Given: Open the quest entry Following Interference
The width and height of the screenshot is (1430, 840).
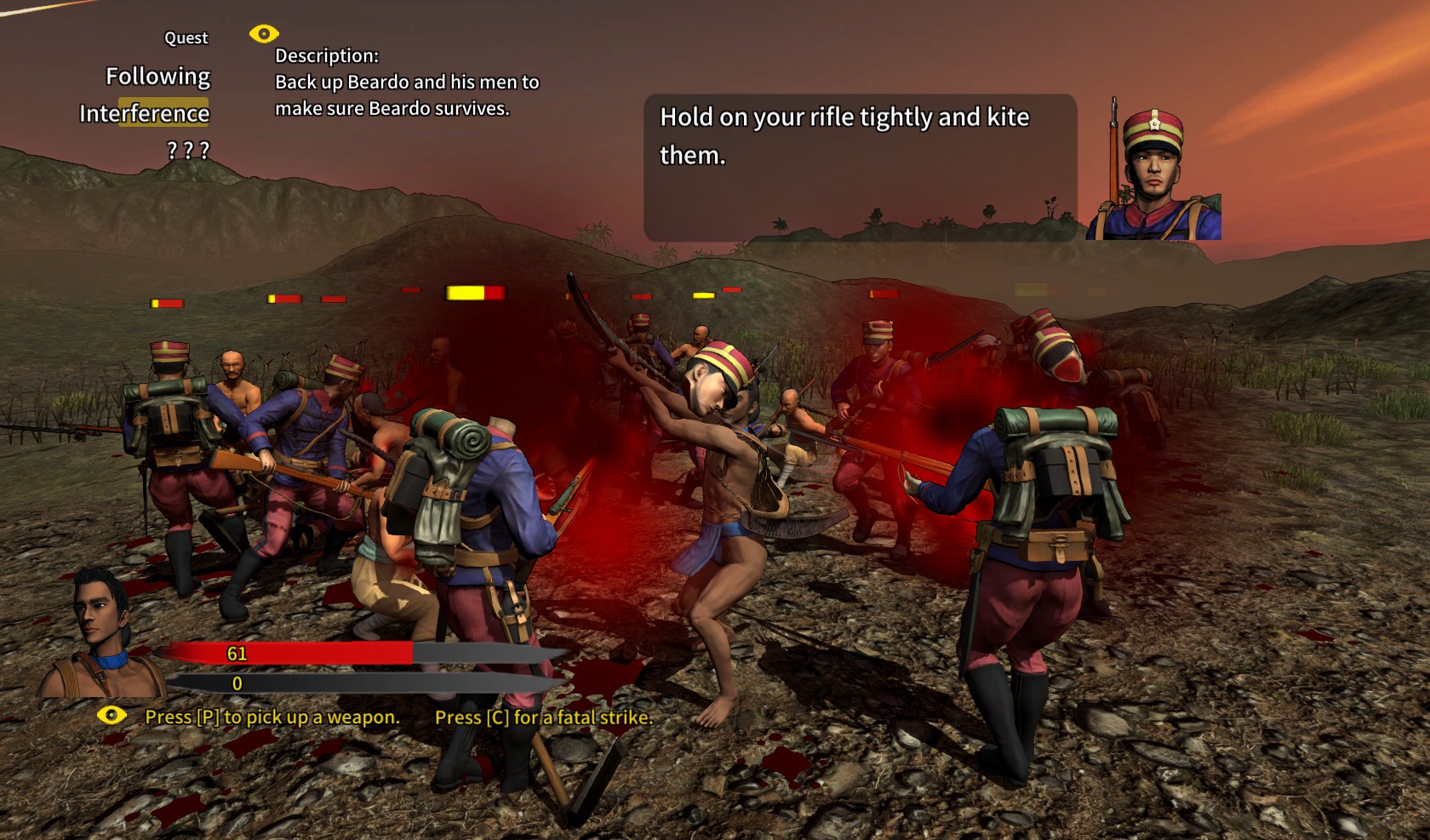Looking at the screenshot, I should pos(157,94).
